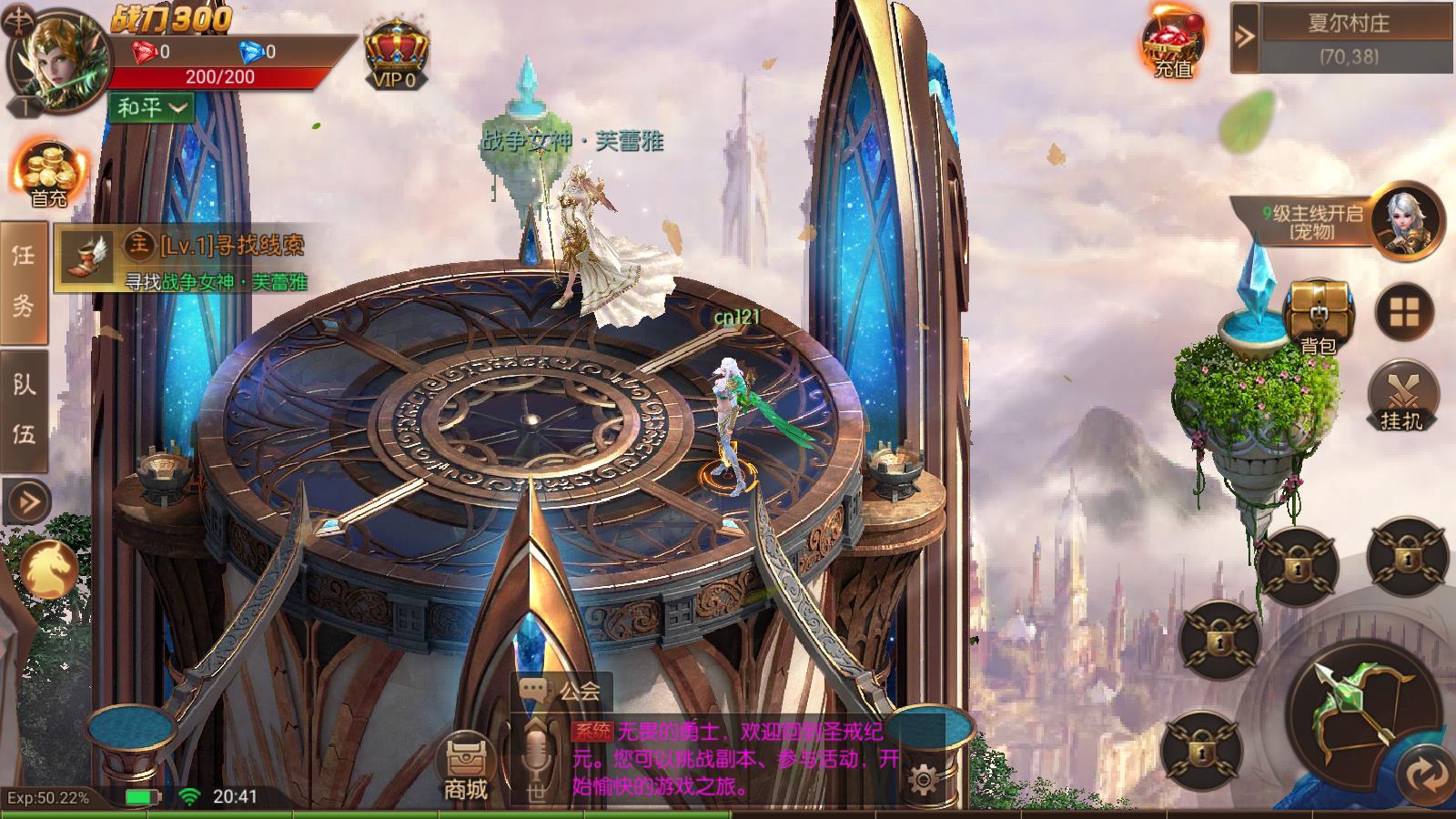Select the 任务 quest tab
This screenshot has width=1456, height=819.
pos(24,280)
